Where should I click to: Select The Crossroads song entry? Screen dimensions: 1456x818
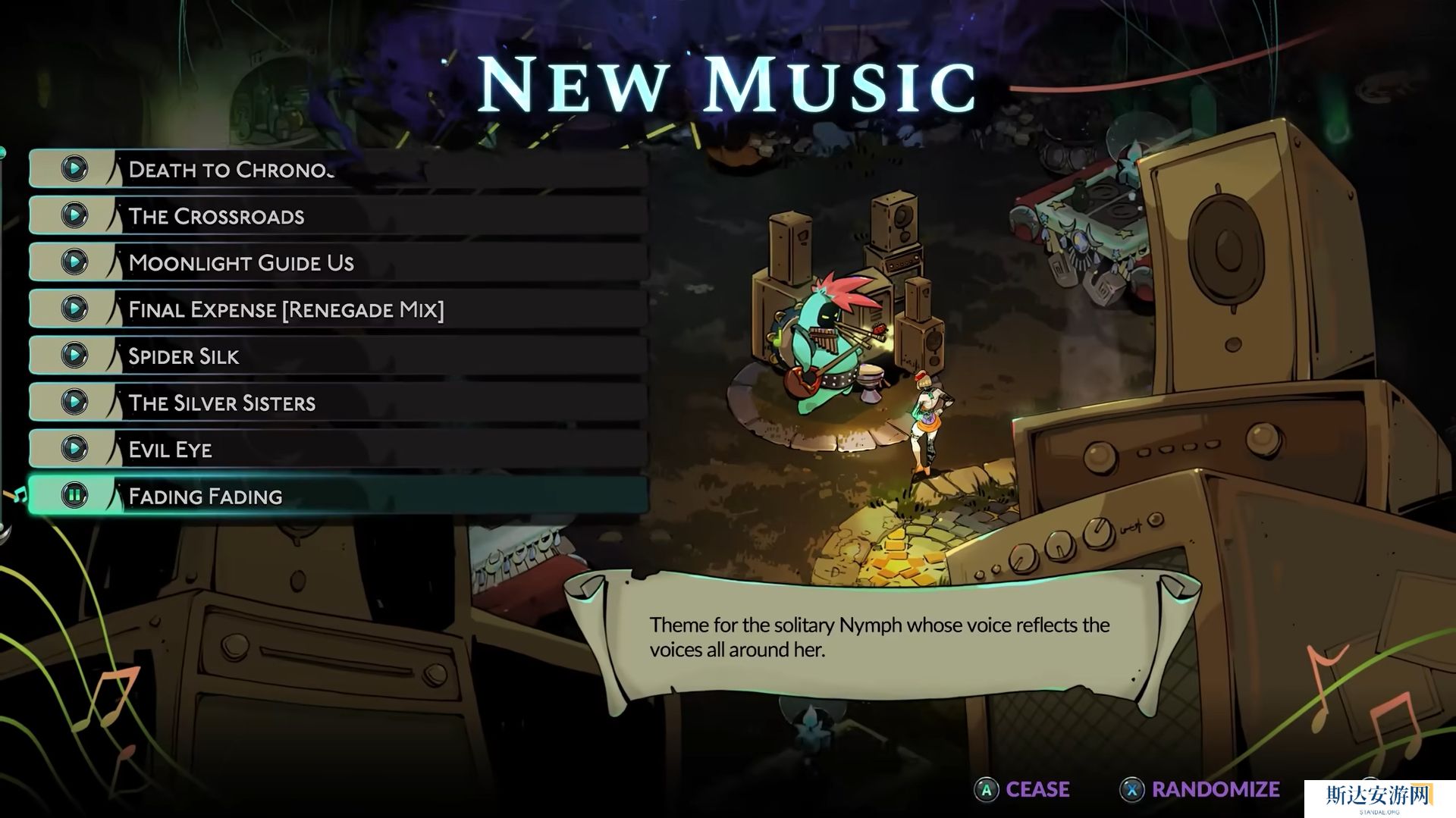(x=216, y=216)
